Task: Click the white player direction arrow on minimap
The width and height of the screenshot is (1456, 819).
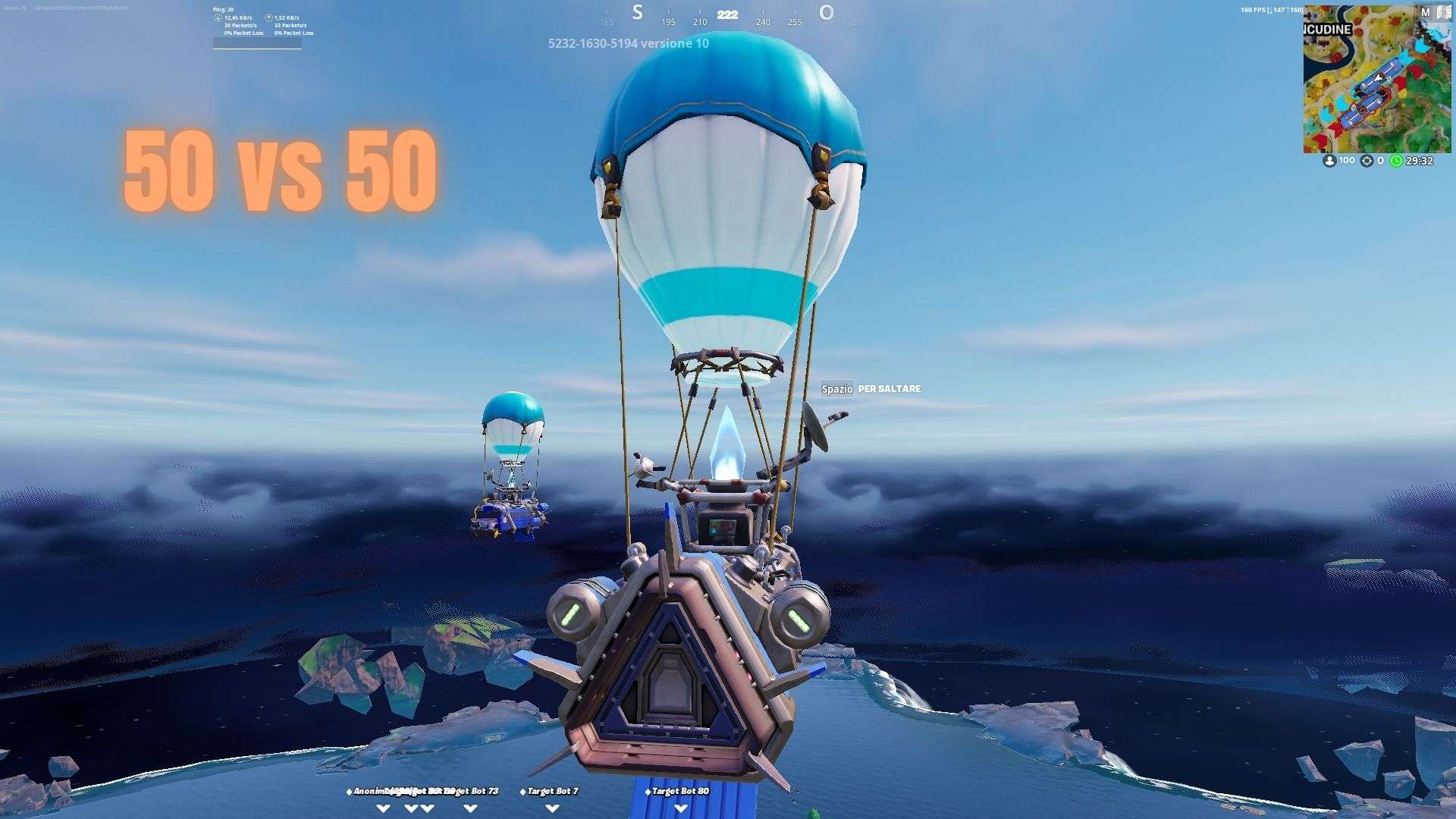Action: coord(1379,77)
